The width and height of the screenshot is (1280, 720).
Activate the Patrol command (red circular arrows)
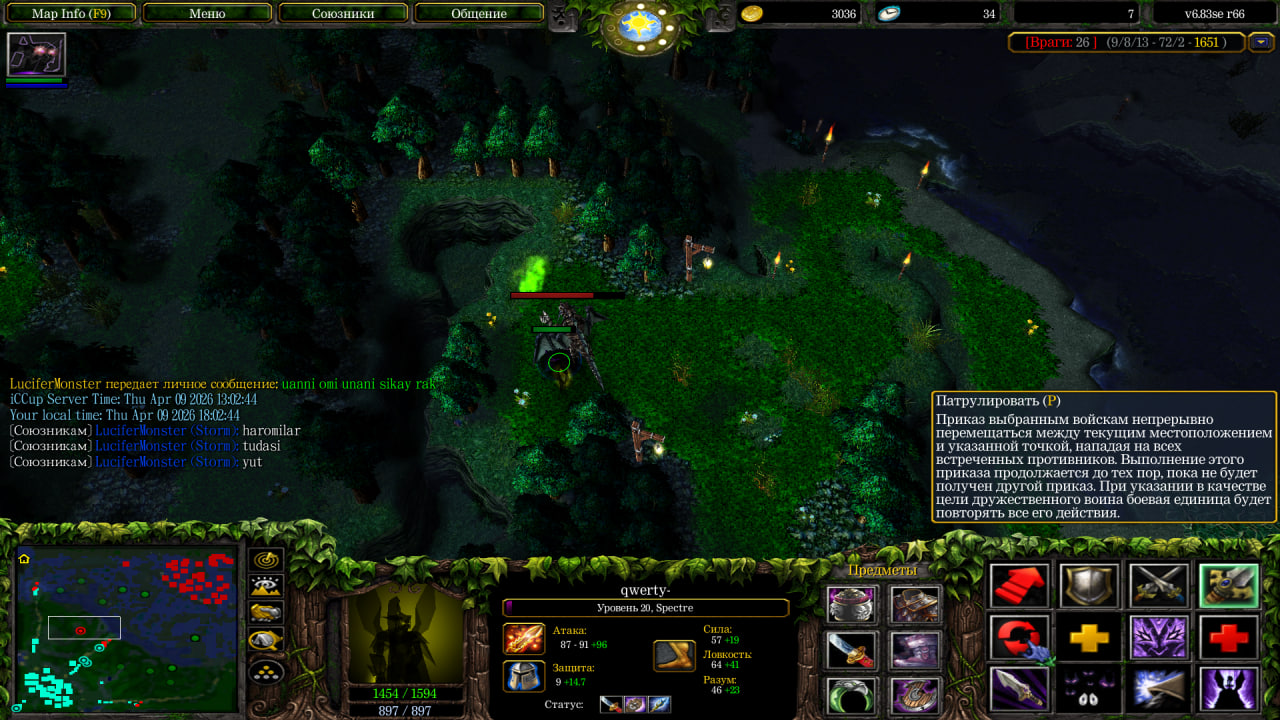(x=1020, y=638)
